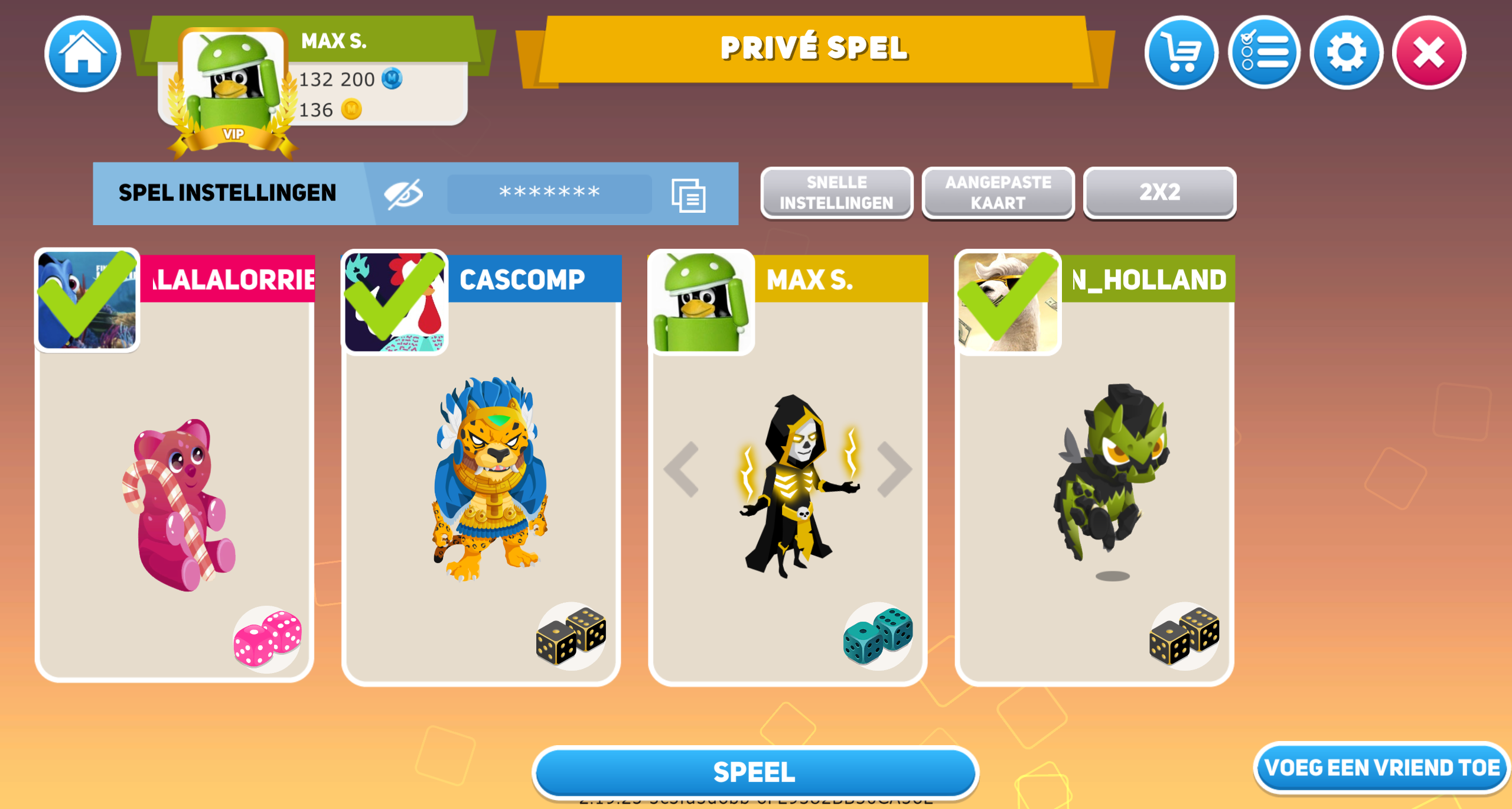The height and width of the screenshot is (809, 1512).
Task: Select the 2X2 mode button
Action: [x=1159, y=193]
